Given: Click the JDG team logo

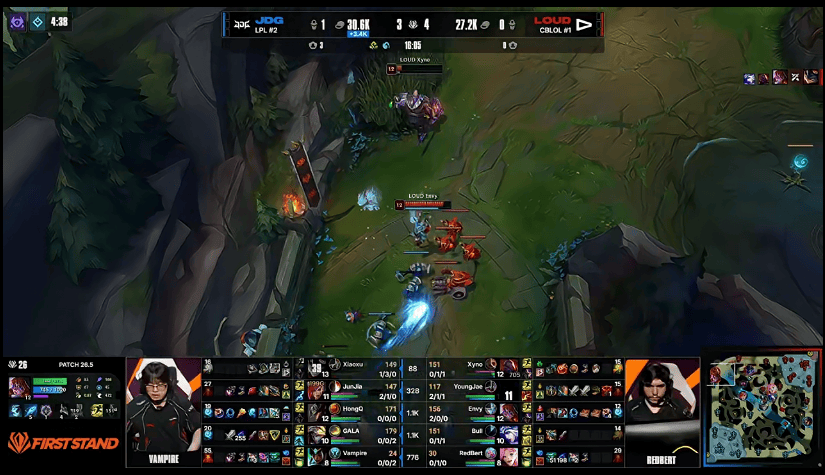Looking at the screenshot, I should coord(238,23).
